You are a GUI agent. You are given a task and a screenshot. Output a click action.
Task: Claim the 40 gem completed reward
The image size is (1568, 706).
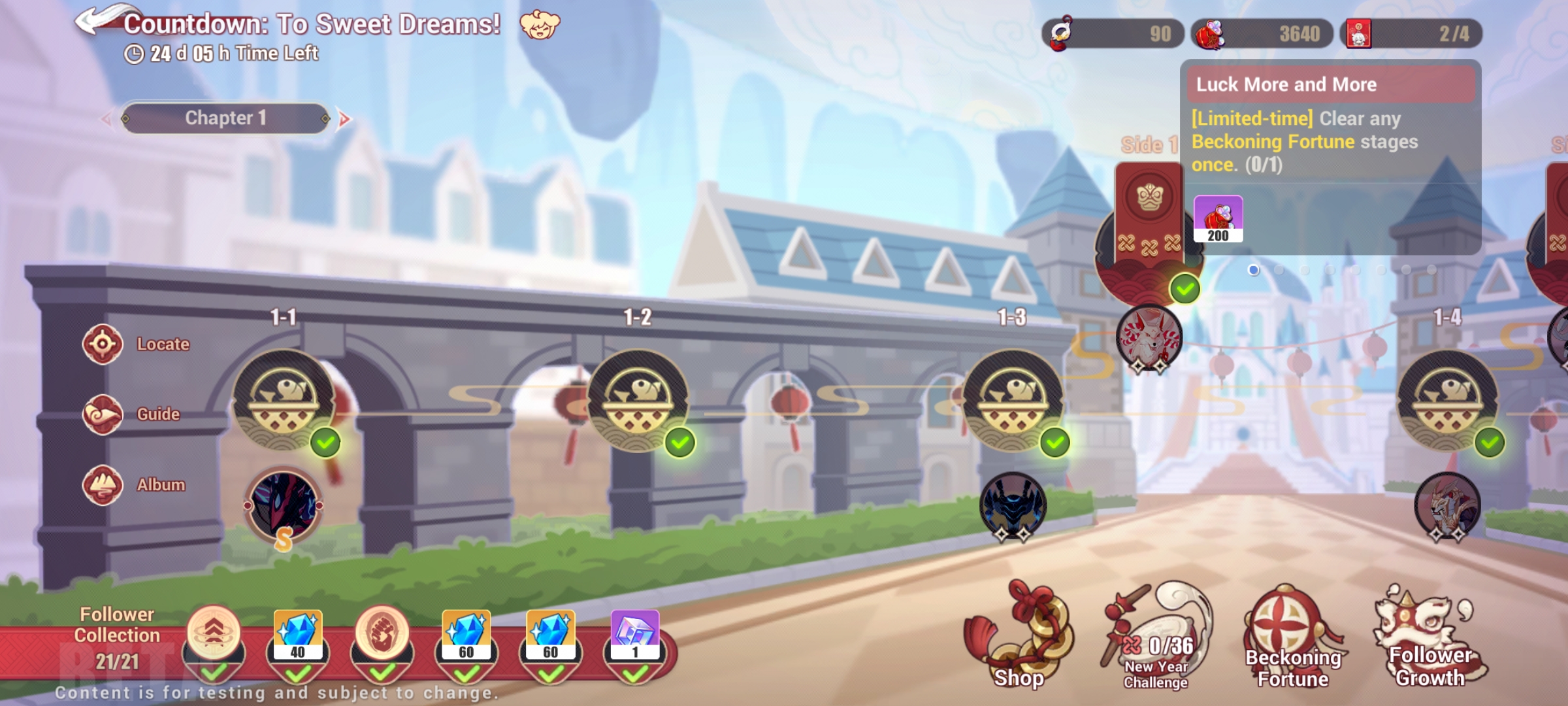click(300, 634)
